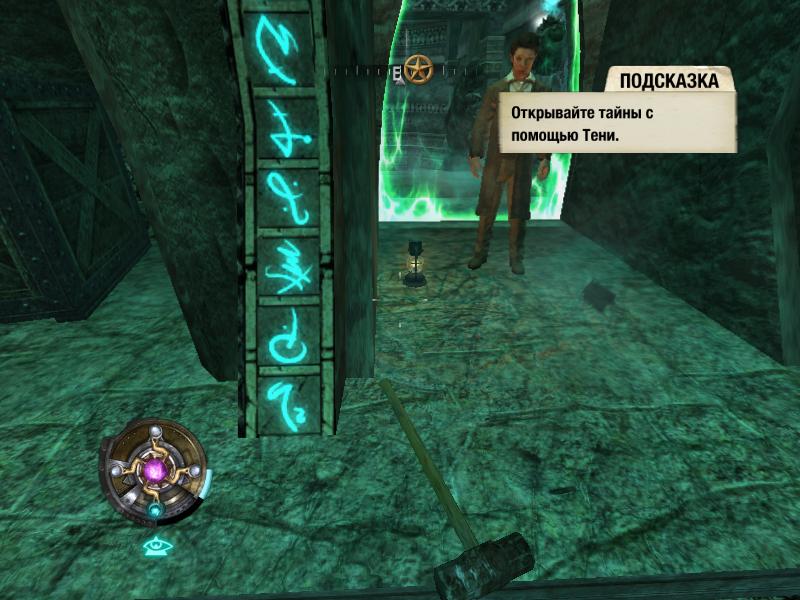Toggle the glowing cyan eye icon
The image size is (800, 600).
(x=154, y=546)
